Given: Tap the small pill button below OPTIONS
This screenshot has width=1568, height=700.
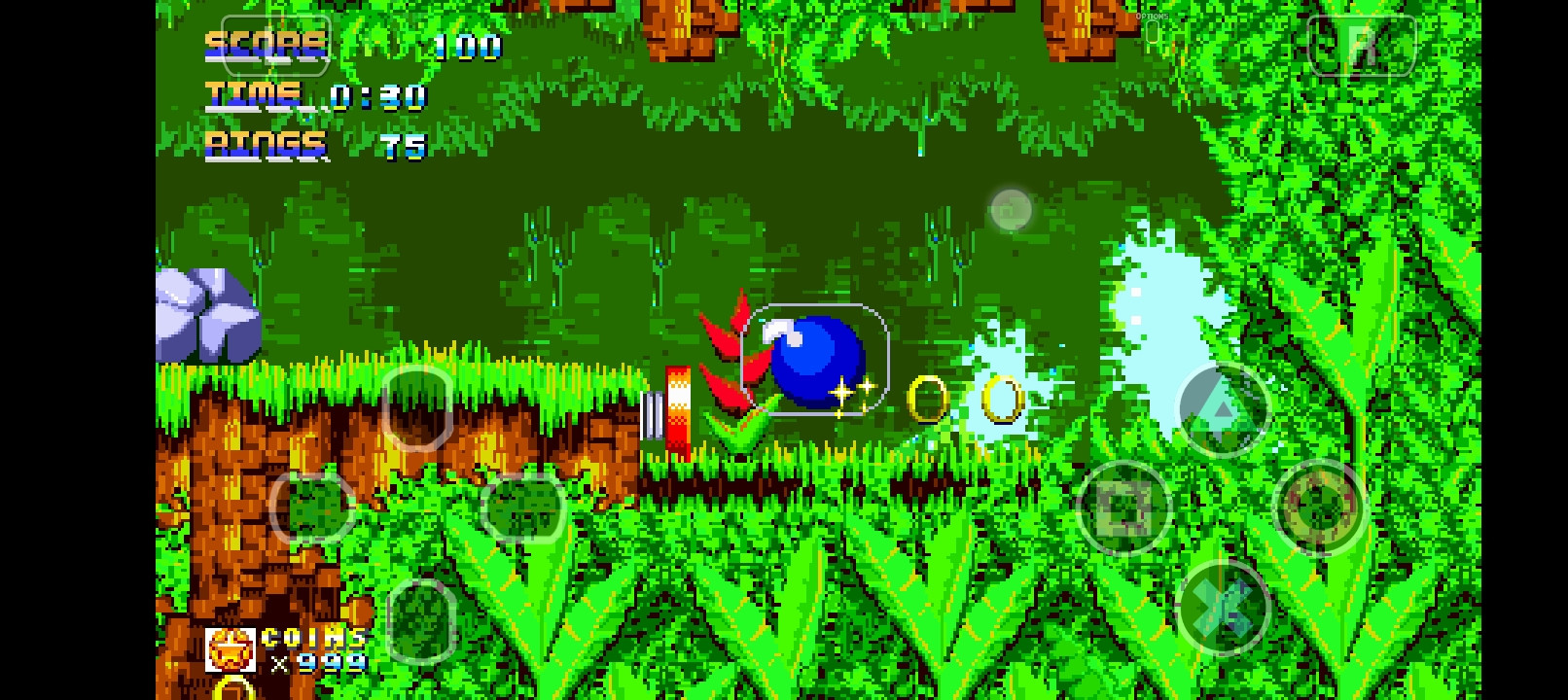Looking at the screenshot, I should pyautogui.click(x=1151, y=31).
